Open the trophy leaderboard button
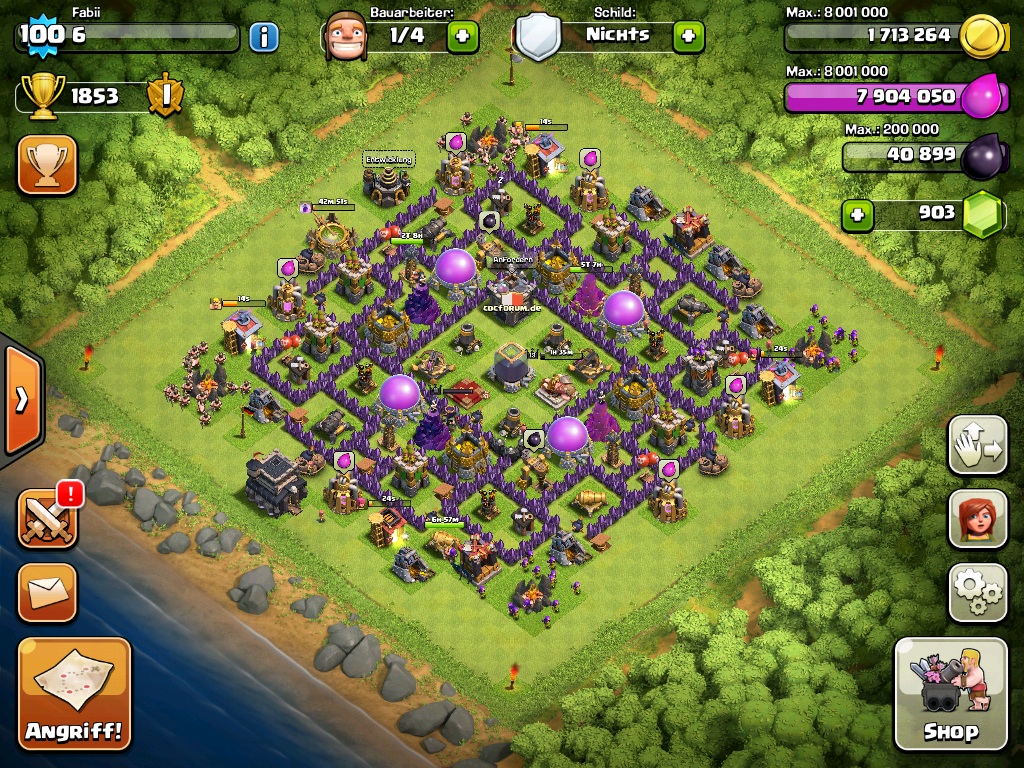This screenshot has width=1024, height=768. [x=47, y=165]
